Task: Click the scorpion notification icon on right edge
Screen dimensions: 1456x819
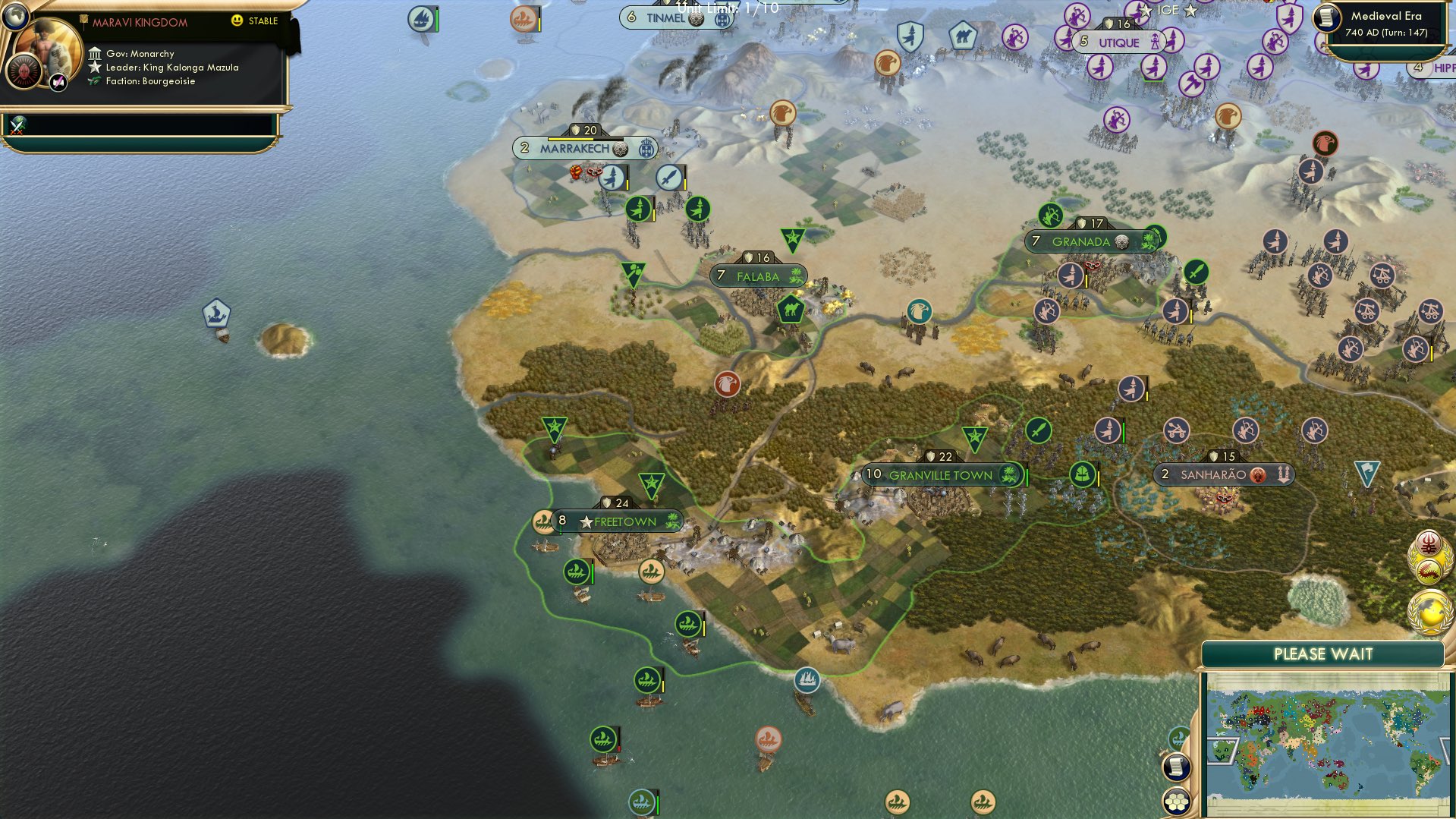Action: (1430, 571)
